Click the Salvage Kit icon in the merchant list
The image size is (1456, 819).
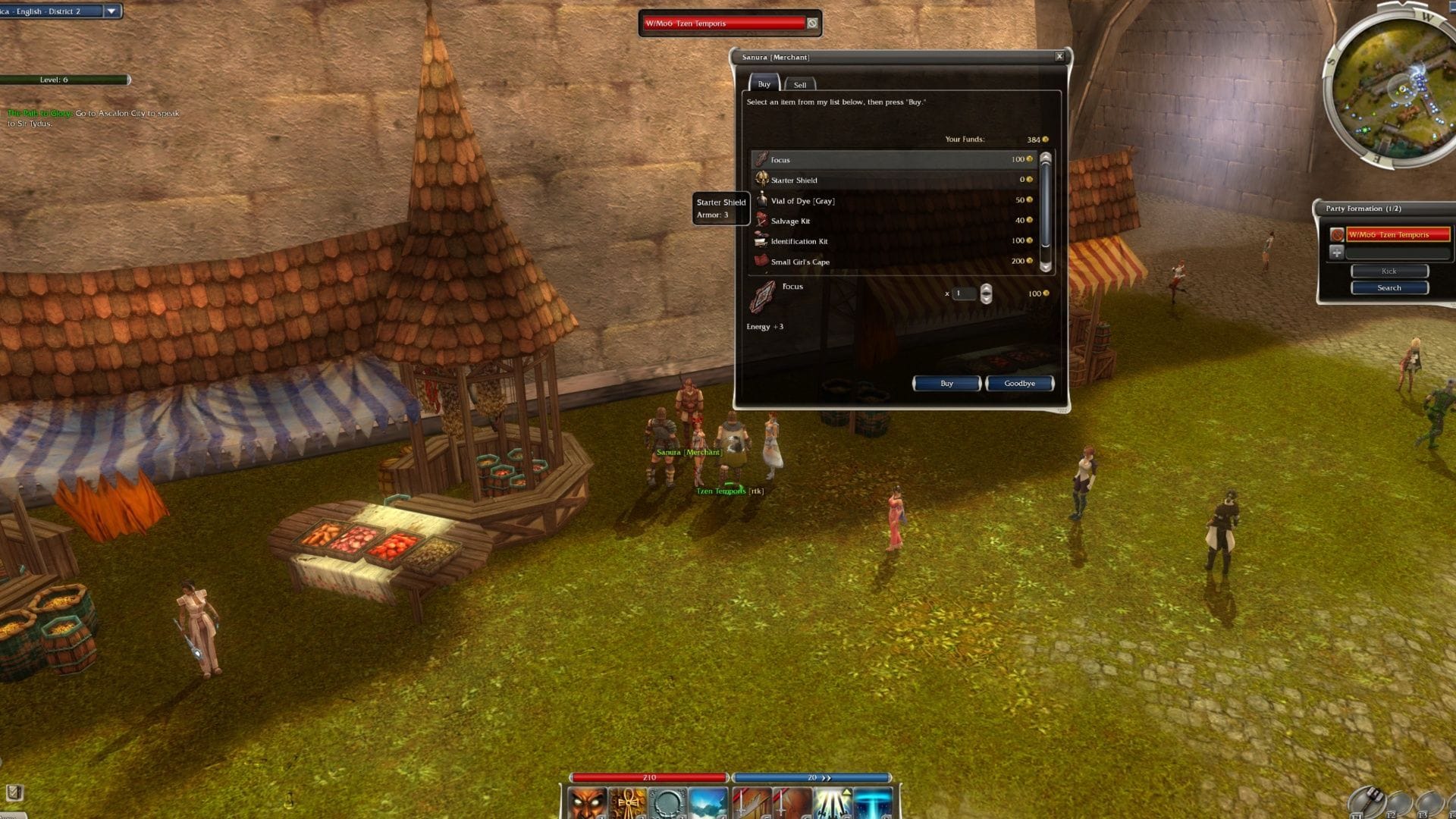click(761, 221)
